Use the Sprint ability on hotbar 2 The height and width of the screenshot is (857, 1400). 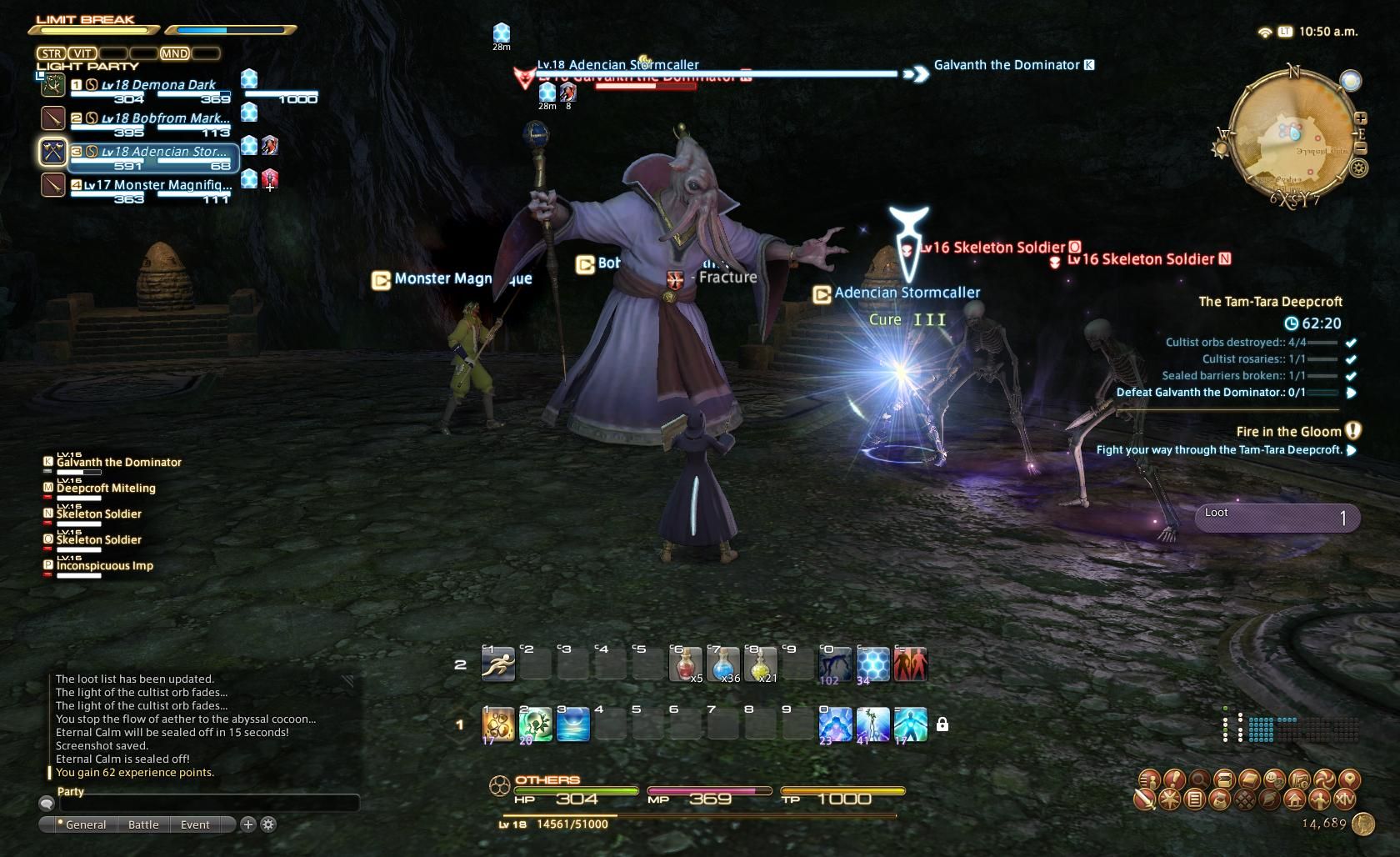(497, 665)
